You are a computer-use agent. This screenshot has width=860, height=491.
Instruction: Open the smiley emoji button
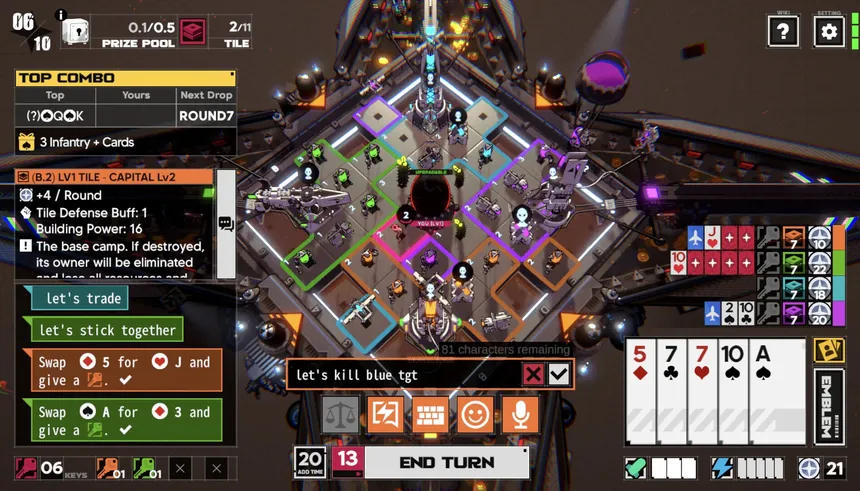coord(475,414)
